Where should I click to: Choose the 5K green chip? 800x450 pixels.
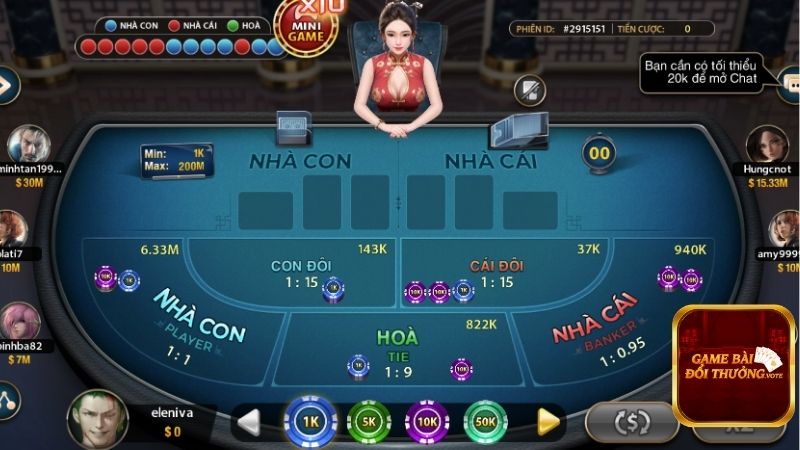coord(368,421)
